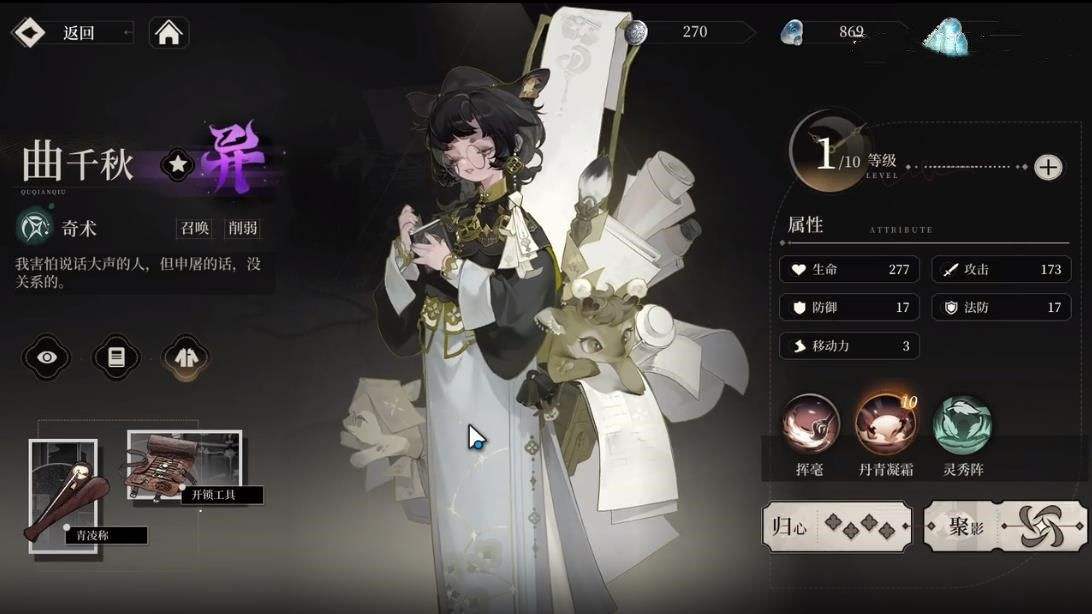The height and width of the screenshot is (614, 1092).
Task: Toggle the eye view icon
Action: click(x=52, y=357)
